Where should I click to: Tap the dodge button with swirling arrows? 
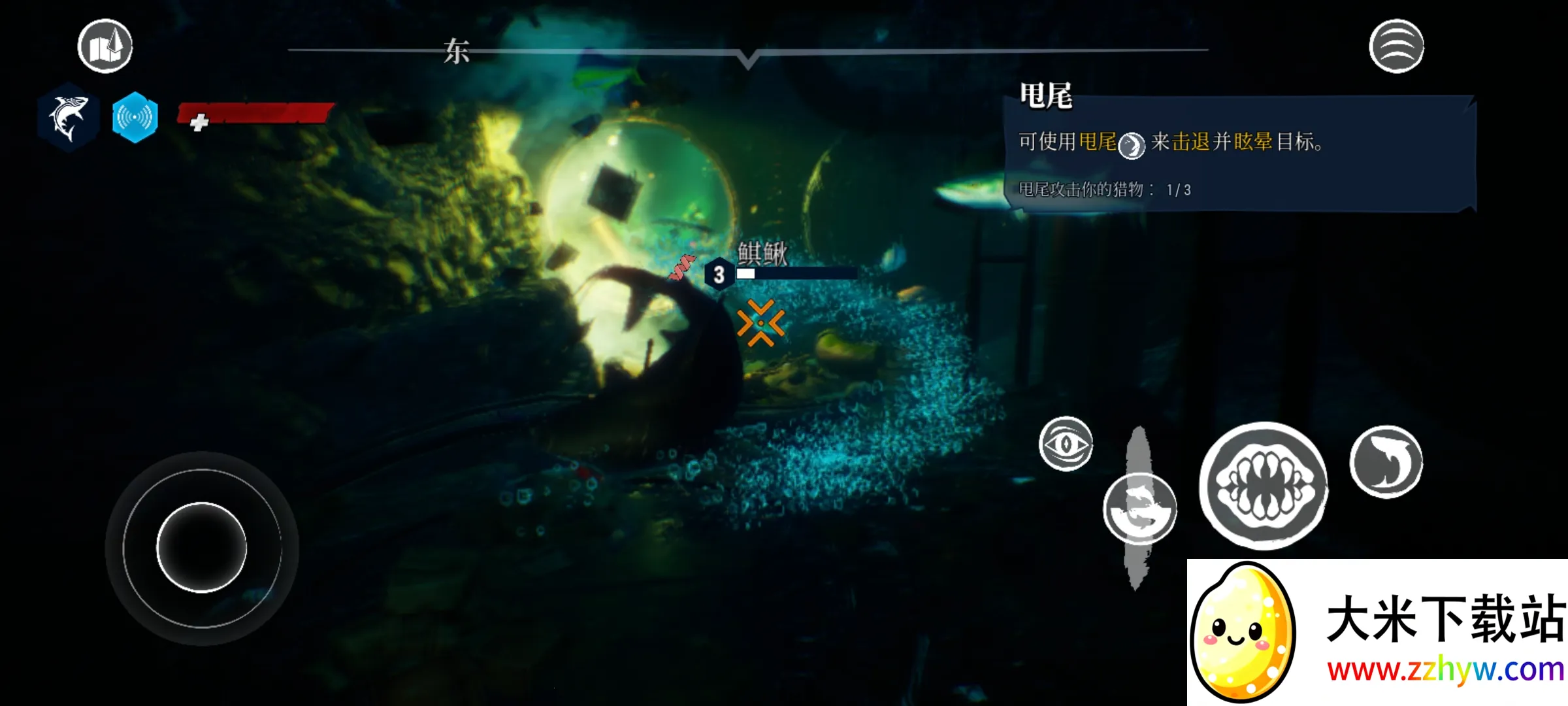tap(1139, 509)
